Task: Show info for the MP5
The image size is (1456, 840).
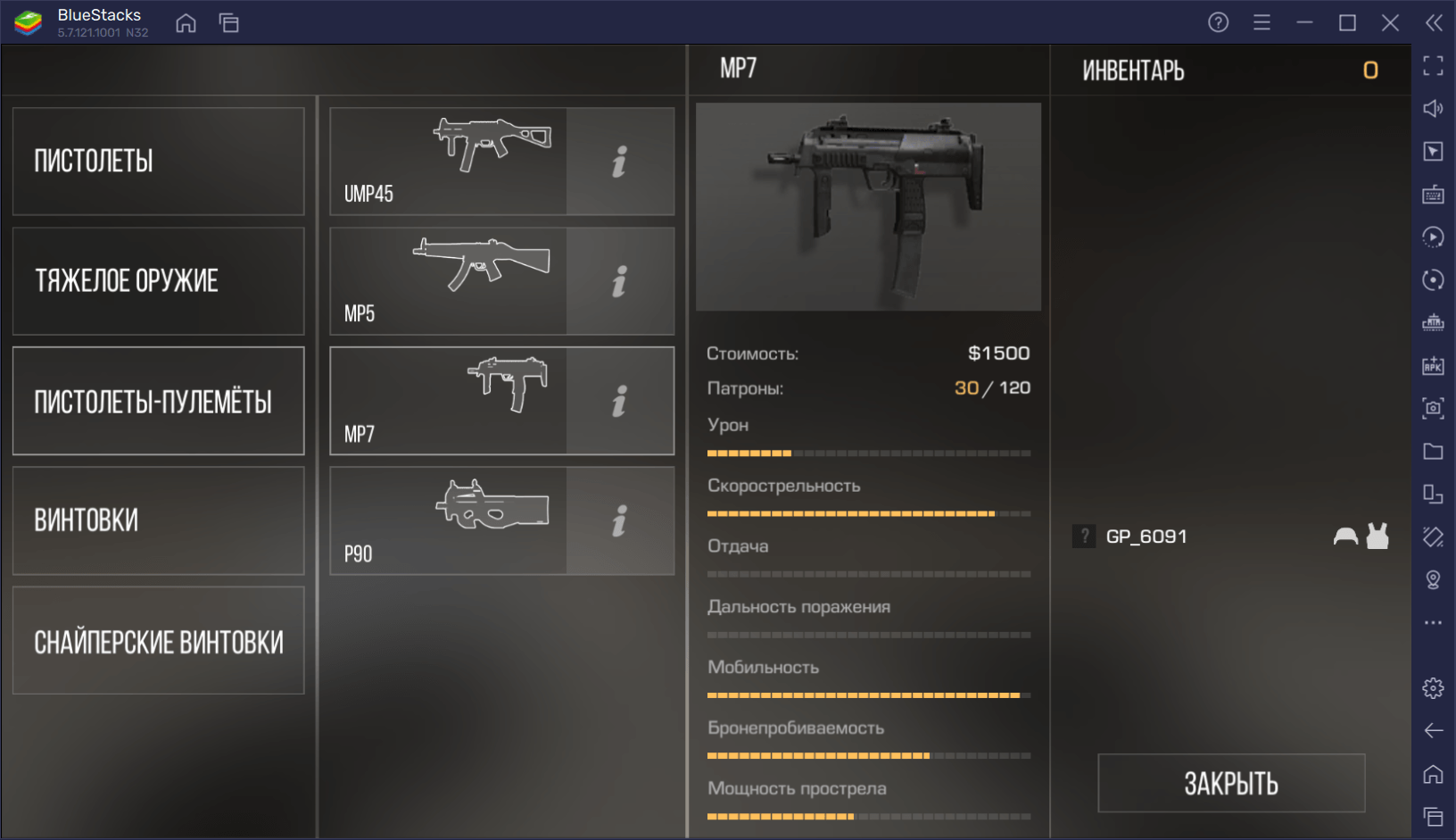Action: pos(620,281)
